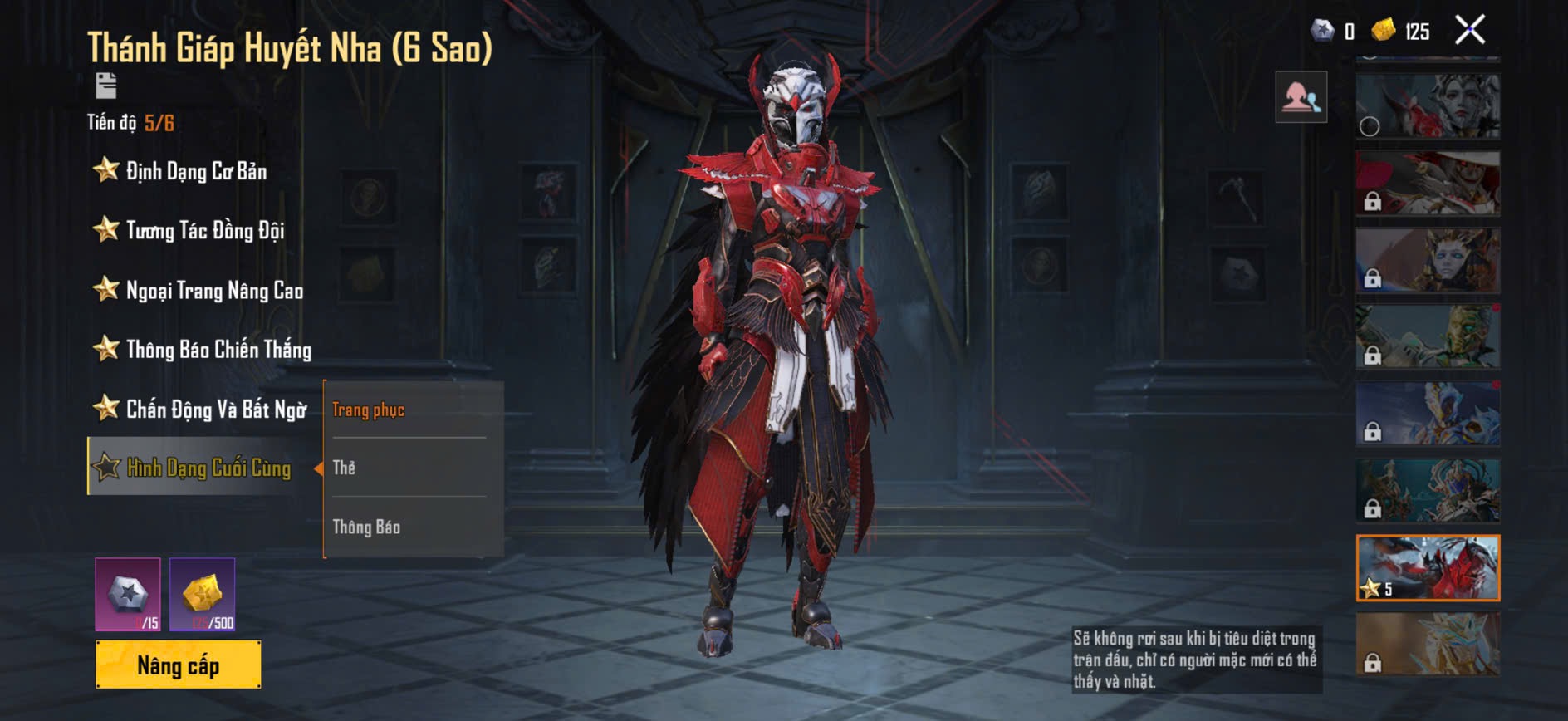Pick the locked blue-faced pharaoh outfit thumbnail
Screen dimensions: 1568x721
pos(1428,260)
